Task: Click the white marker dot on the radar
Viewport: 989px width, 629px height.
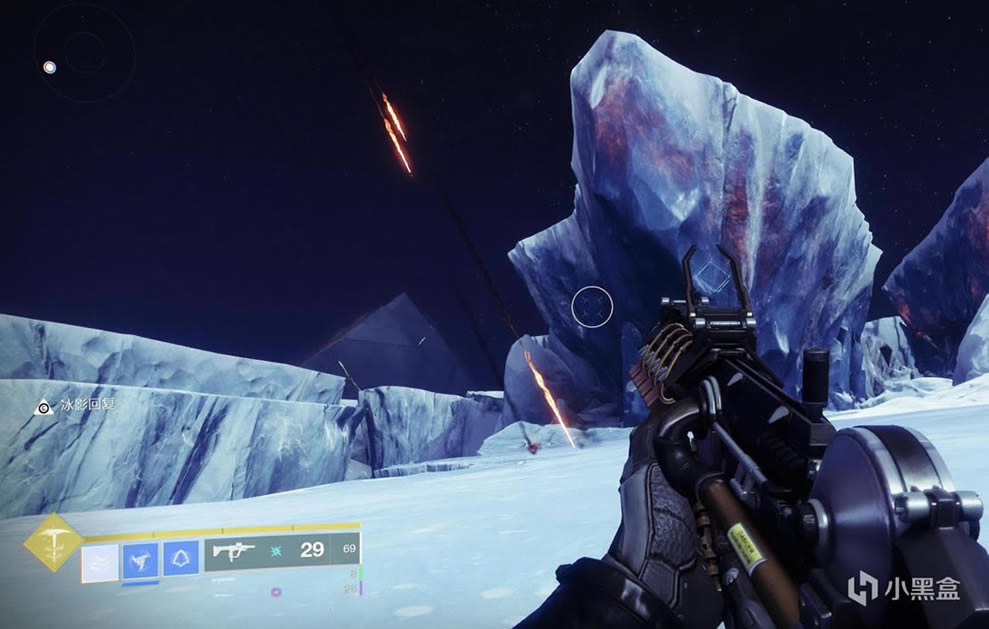Action: coord(49,68)
